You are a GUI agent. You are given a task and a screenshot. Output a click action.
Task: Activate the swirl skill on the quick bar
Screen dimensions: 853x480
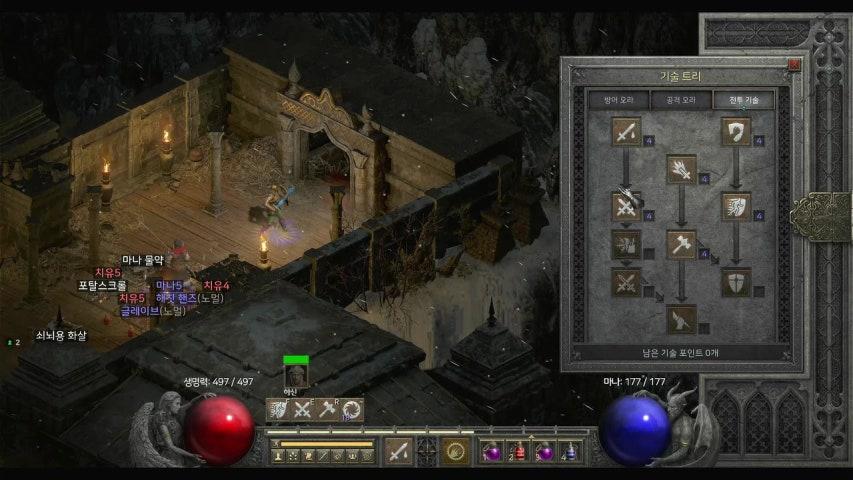pyautogui.click(x=352, y=409)
